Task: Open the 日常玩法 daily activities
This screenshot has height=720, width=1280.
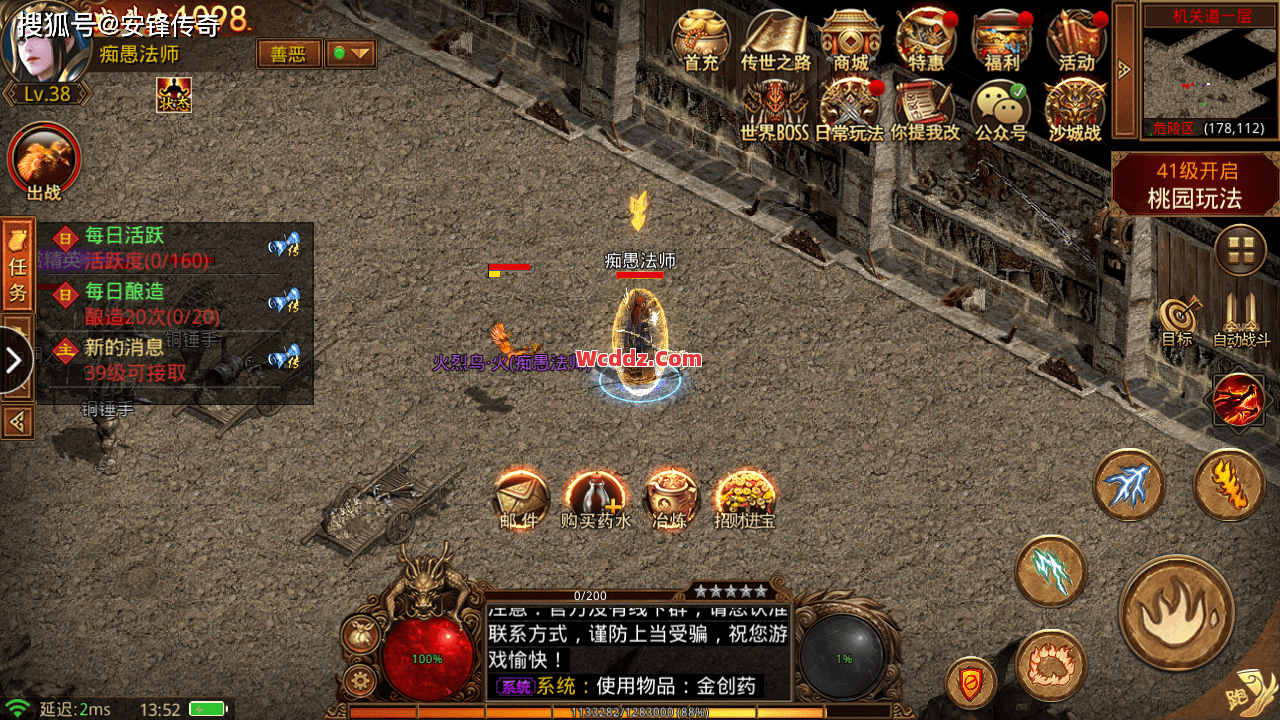Action: pyautogui.click(x=849, y=109)
